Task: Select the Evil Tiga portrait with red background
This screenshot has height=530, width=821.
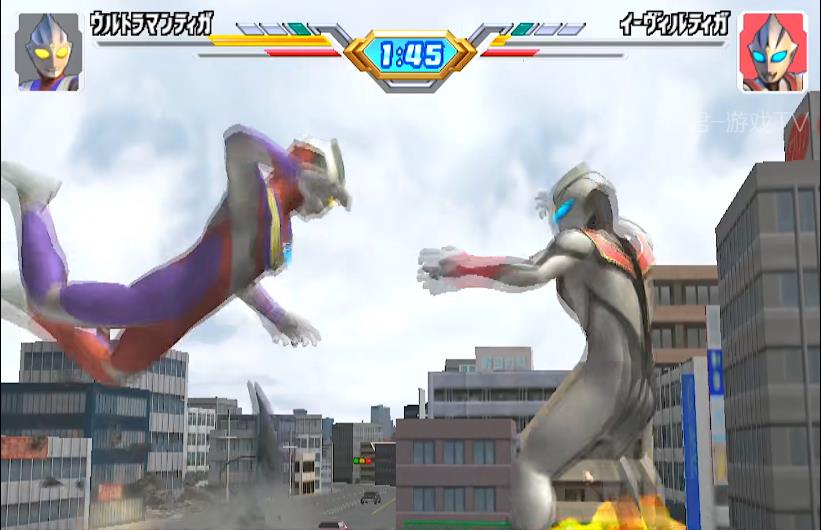Action: 772,52
